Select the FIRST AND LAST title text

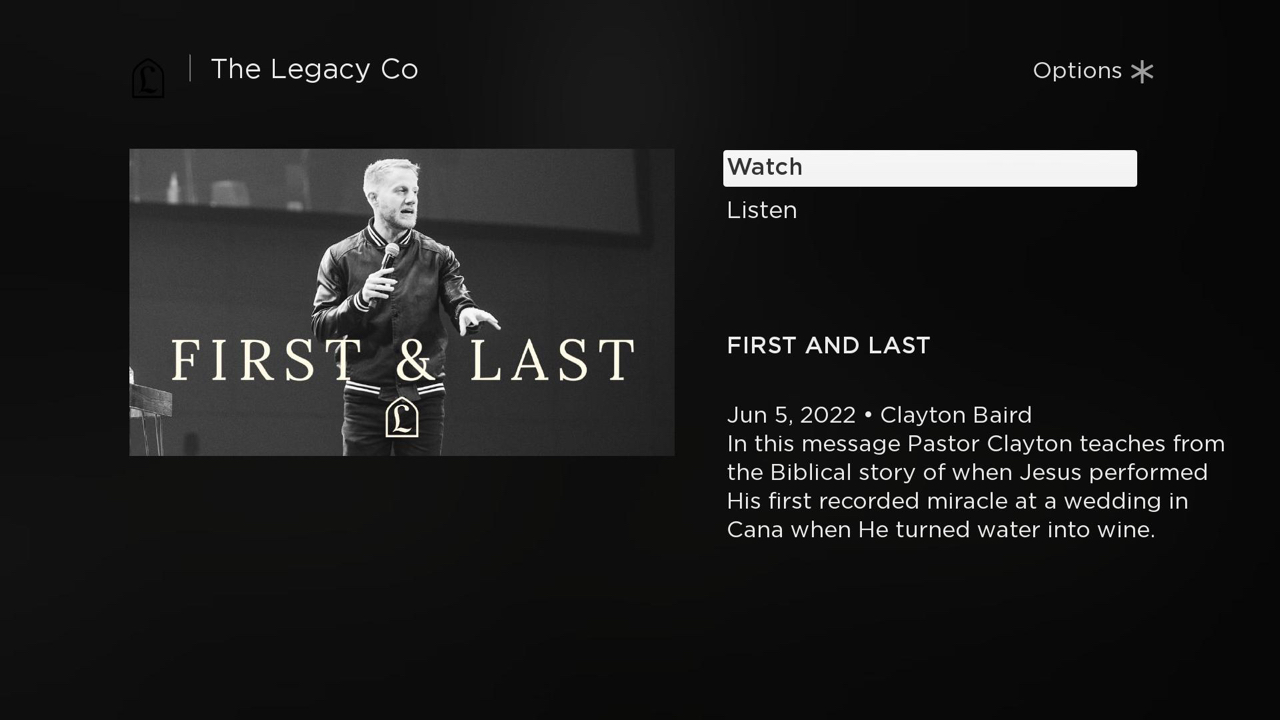(x=828, y=345)
